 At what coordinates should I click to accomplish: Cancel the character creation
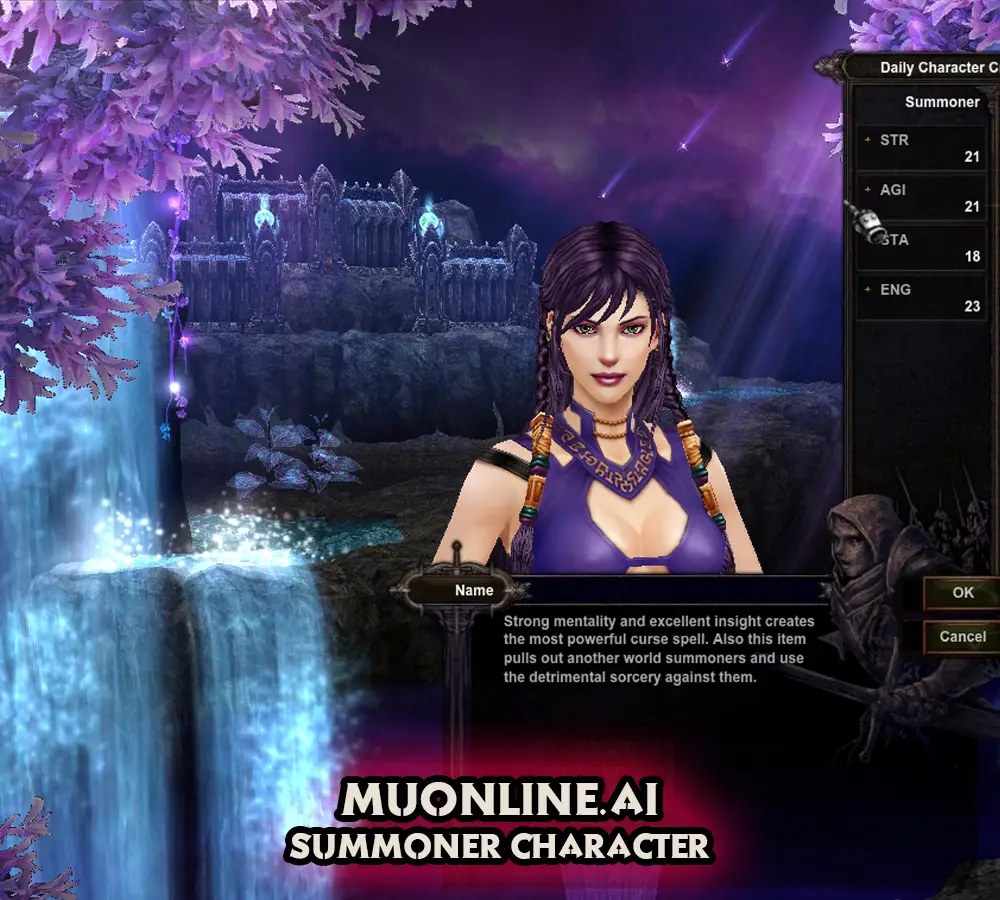[x=962, y=637]
